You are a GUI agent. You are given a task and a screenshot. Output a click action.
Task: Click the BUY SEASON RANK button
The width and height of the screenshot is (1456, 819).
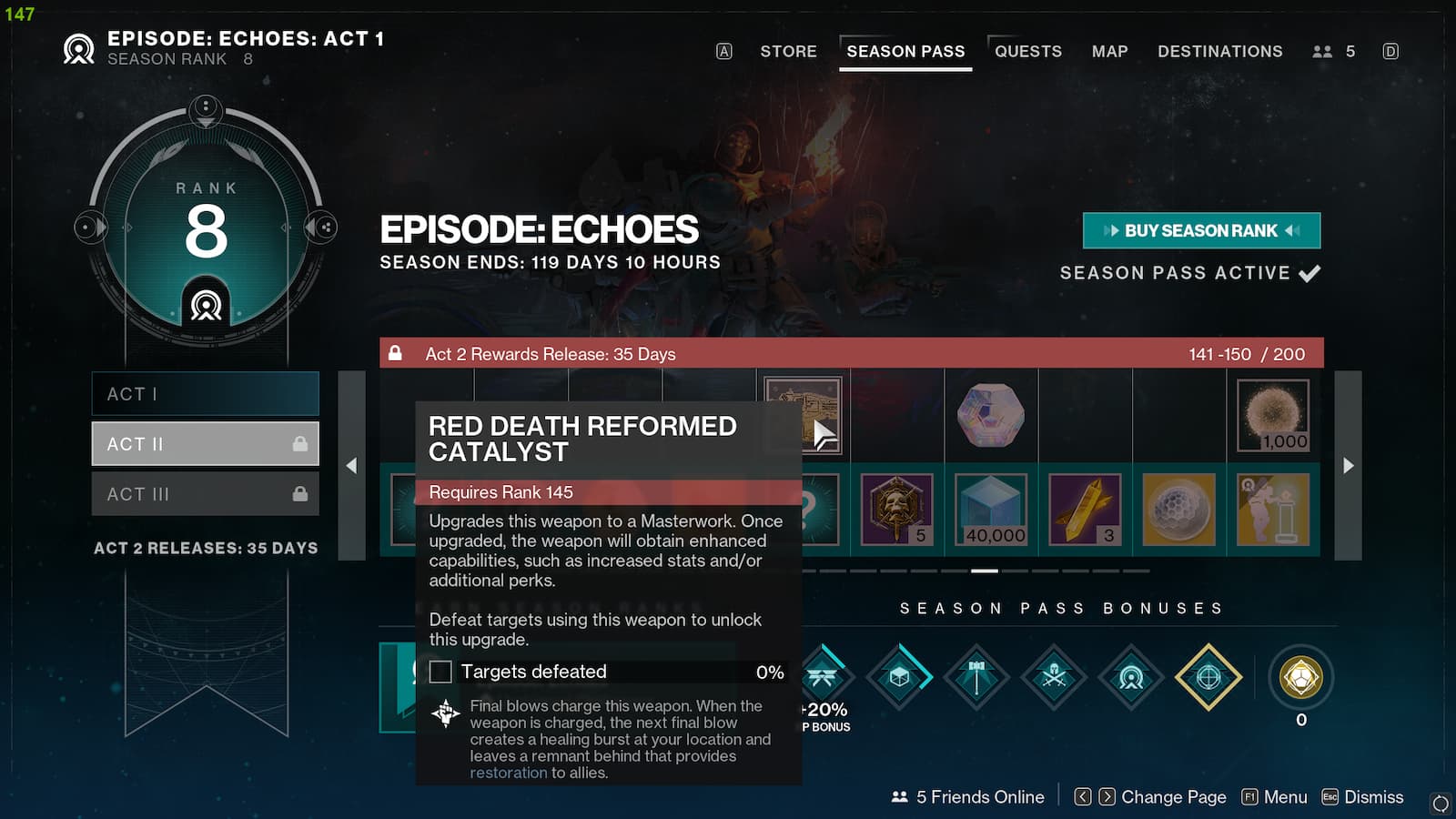pyautogui.click(x=1200, y=230)
